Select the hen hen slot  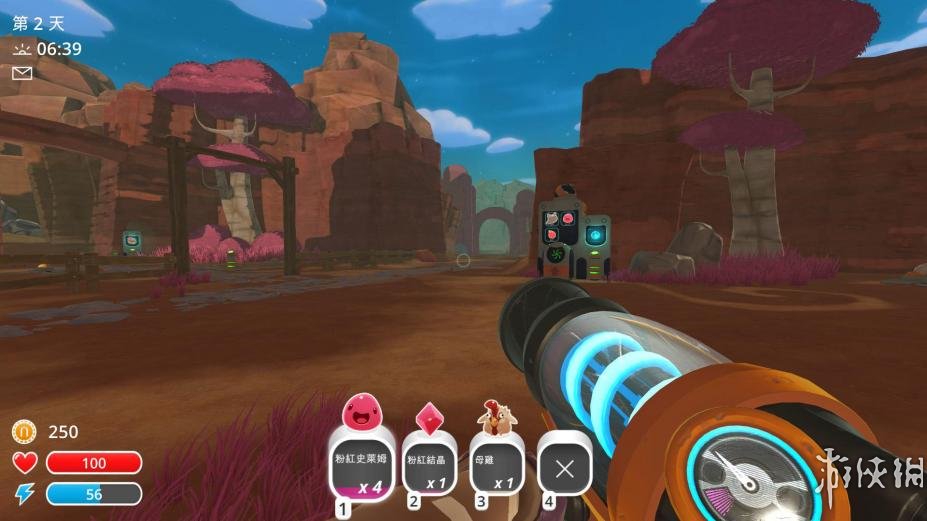[x=498, y=467]
